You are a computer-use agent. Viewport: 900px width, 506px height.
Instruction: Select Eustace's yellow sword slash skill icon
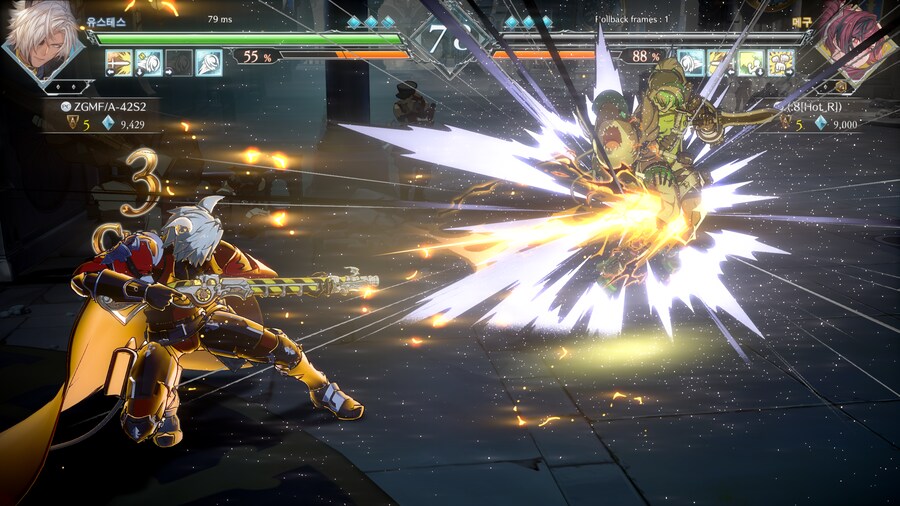point(119,63)
